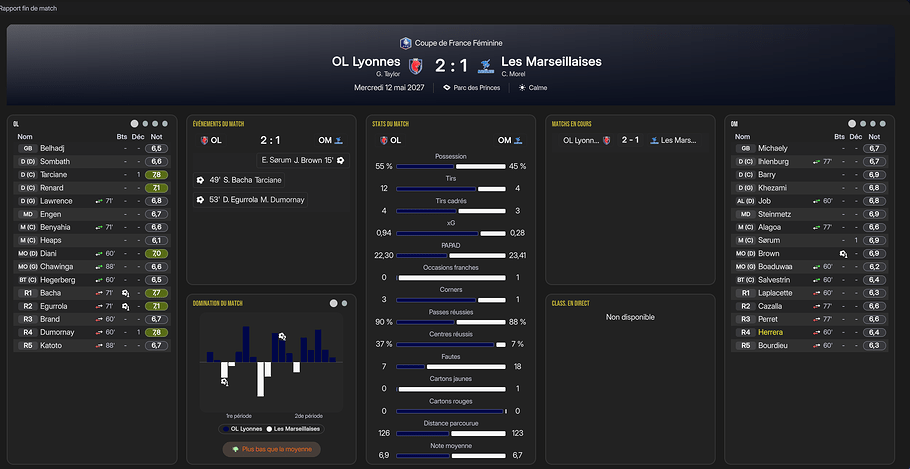
Task: View the J. Brown 15' goal event
Action: pyautogui.click(x=302, y=160)
